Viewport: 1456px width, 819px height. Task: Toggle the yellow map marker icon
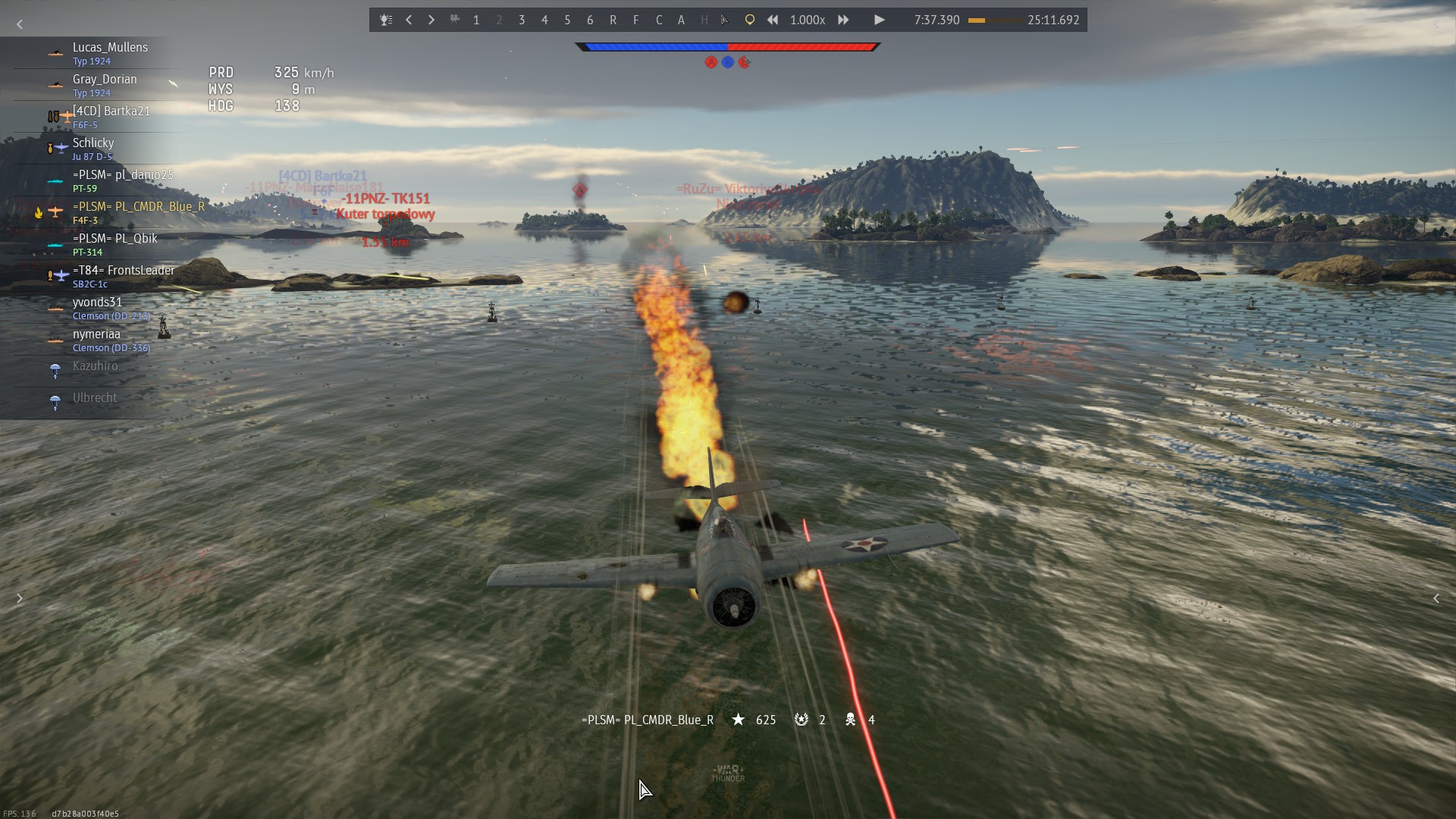click(x=749, y=20)
